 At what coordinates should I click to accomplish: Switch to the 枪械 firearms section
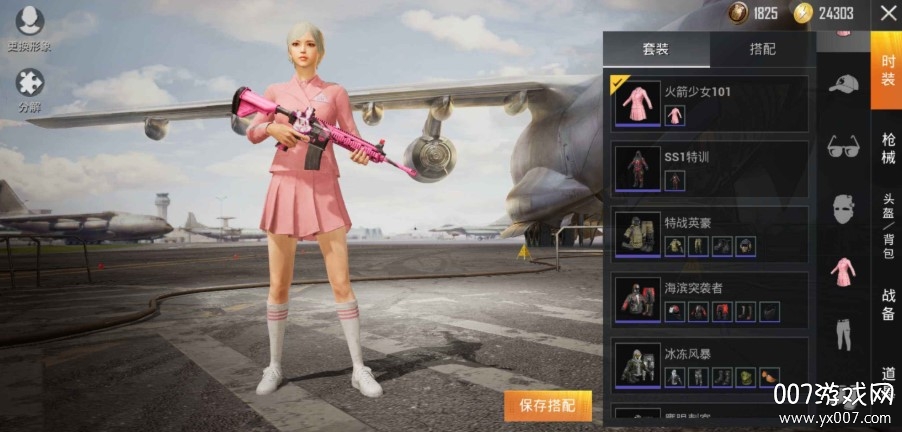(x=888, y=148)
